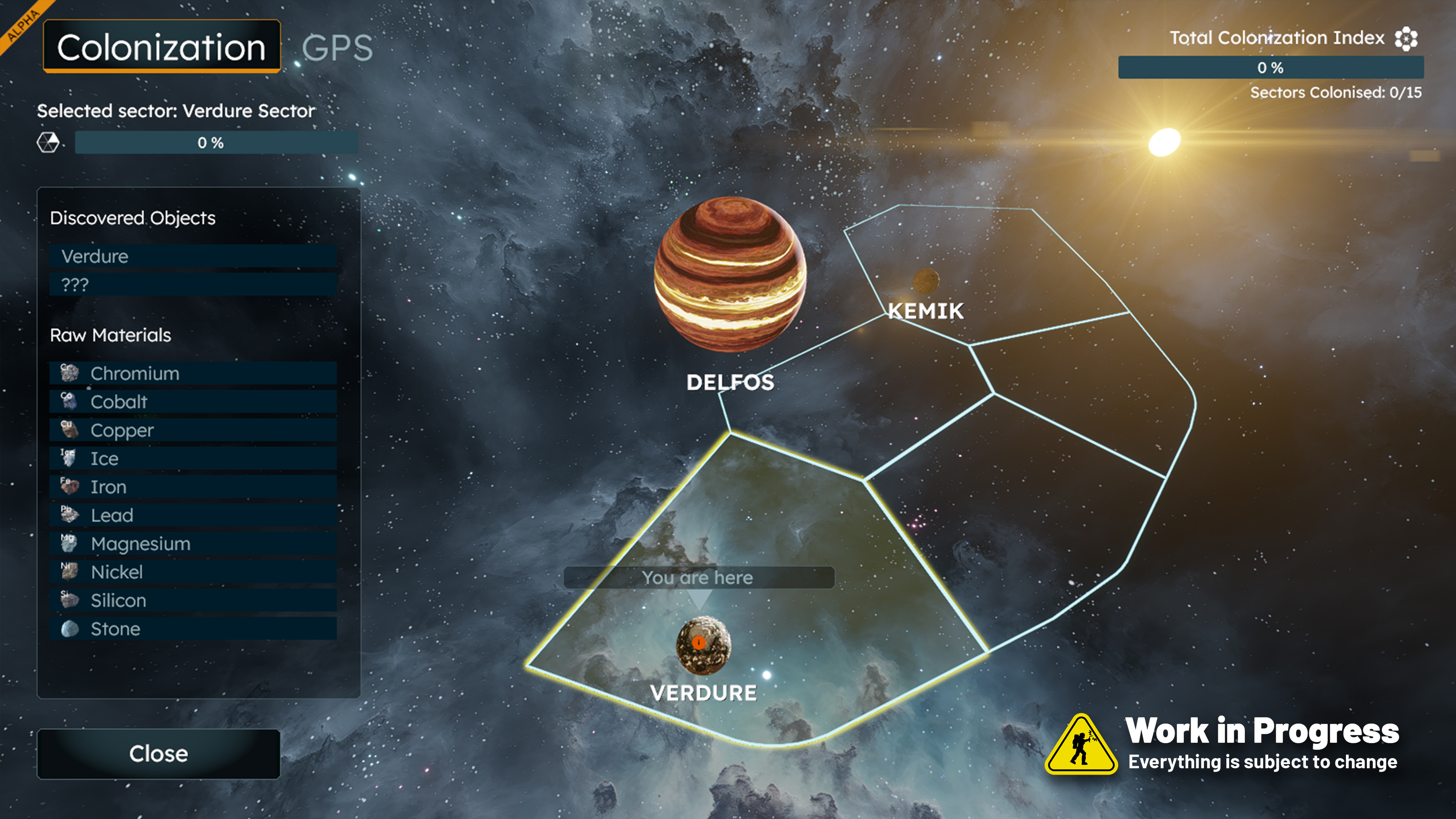The height and width of the screenshot is (819, 1456).
Task: Choose Iron in the materials list
Action: point(193,486)
